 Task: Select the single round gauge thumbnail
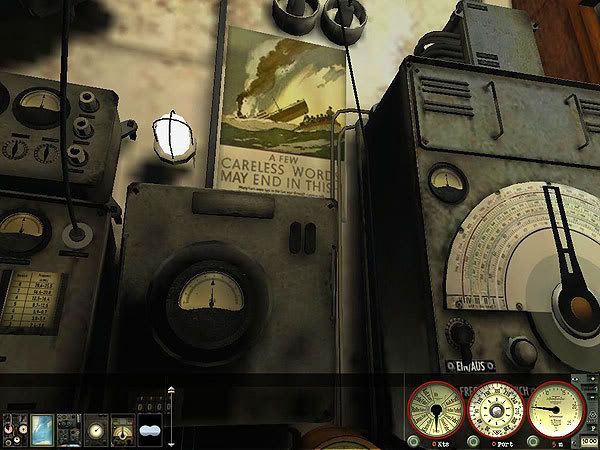click(x=96, y=427)
